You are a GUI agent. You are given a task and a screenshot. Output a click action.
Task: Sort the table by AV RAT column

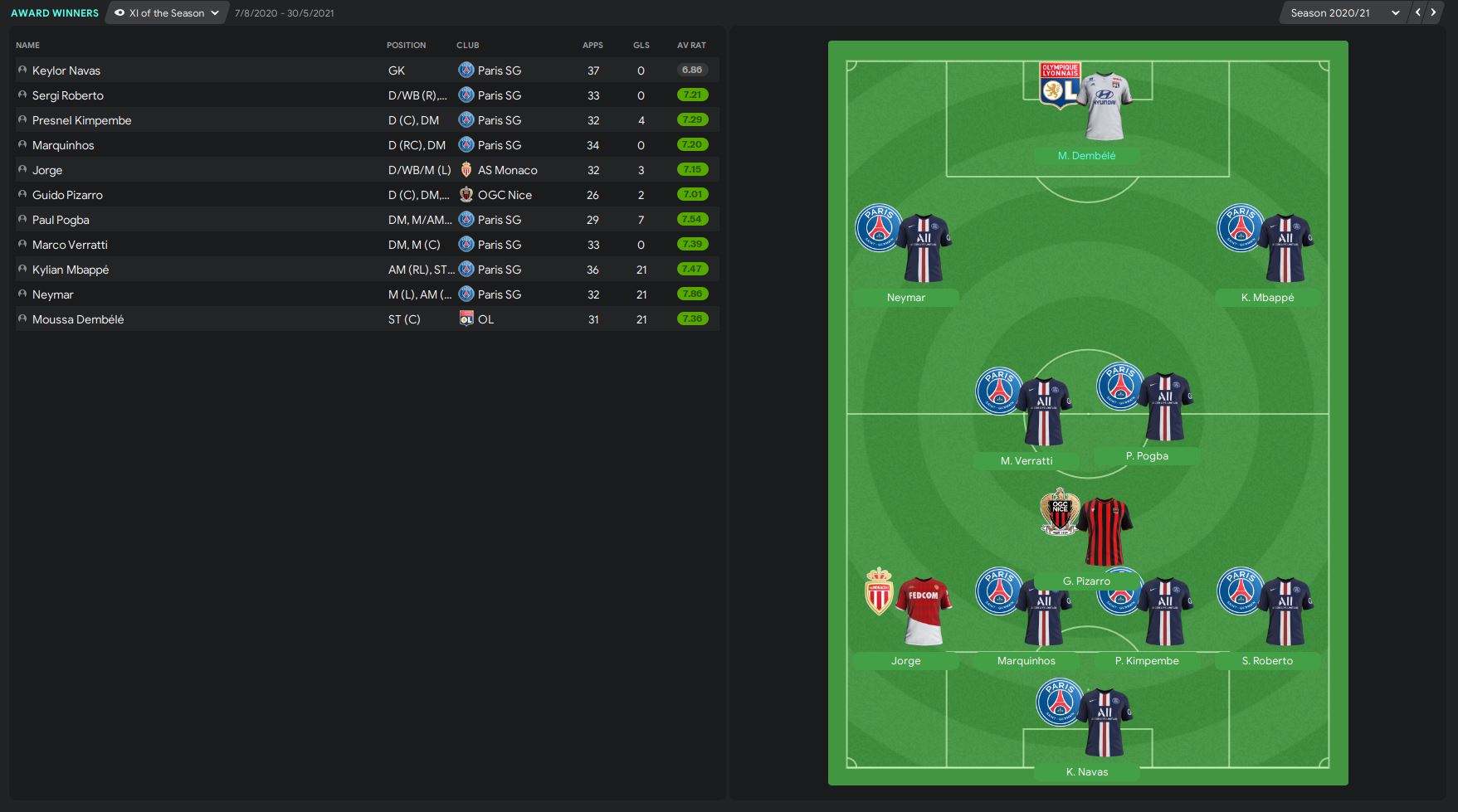(691, 45)
